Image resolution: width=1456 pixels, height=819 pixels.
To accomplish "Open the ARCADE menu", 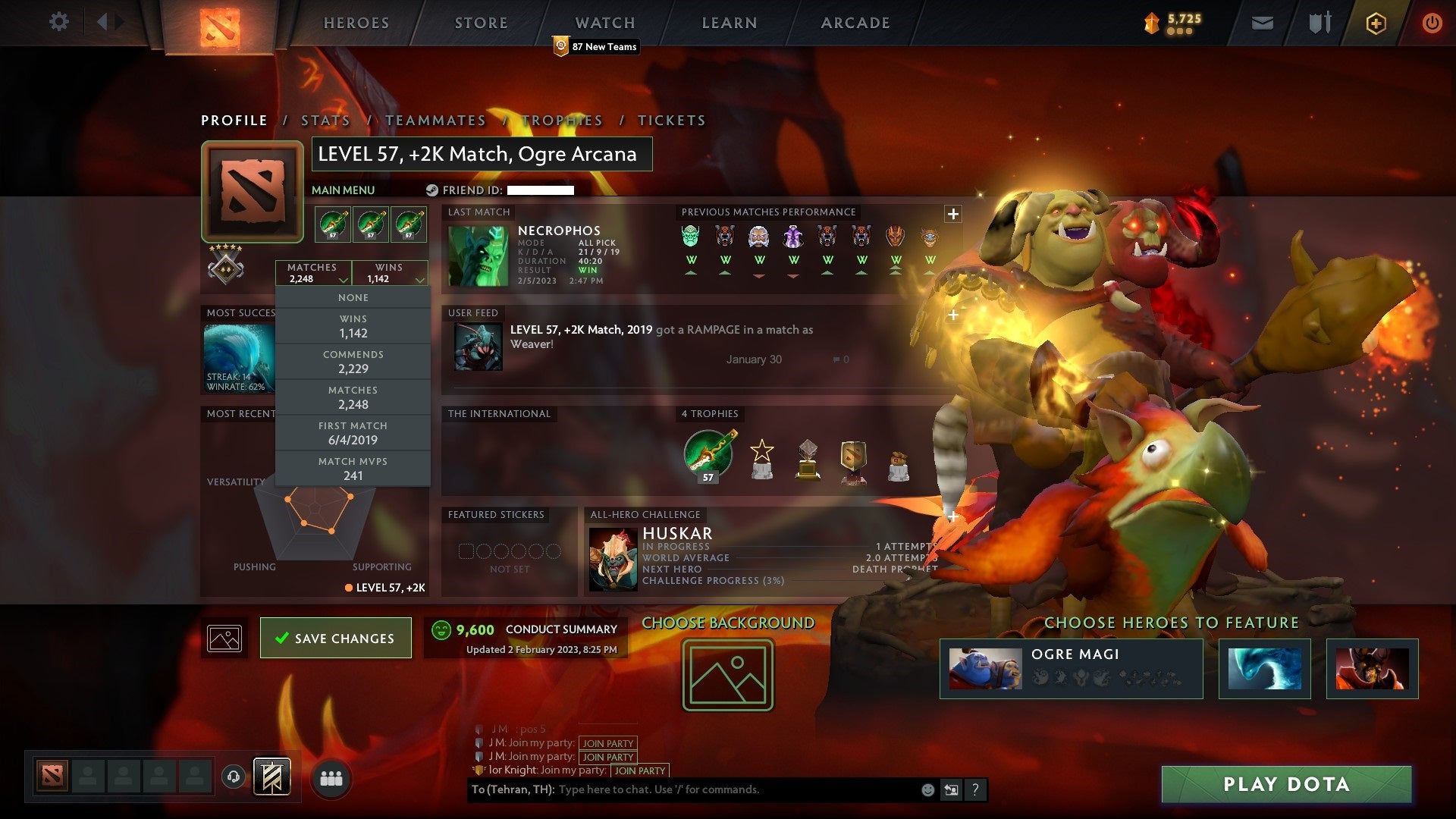I will (x=855, y=23).
